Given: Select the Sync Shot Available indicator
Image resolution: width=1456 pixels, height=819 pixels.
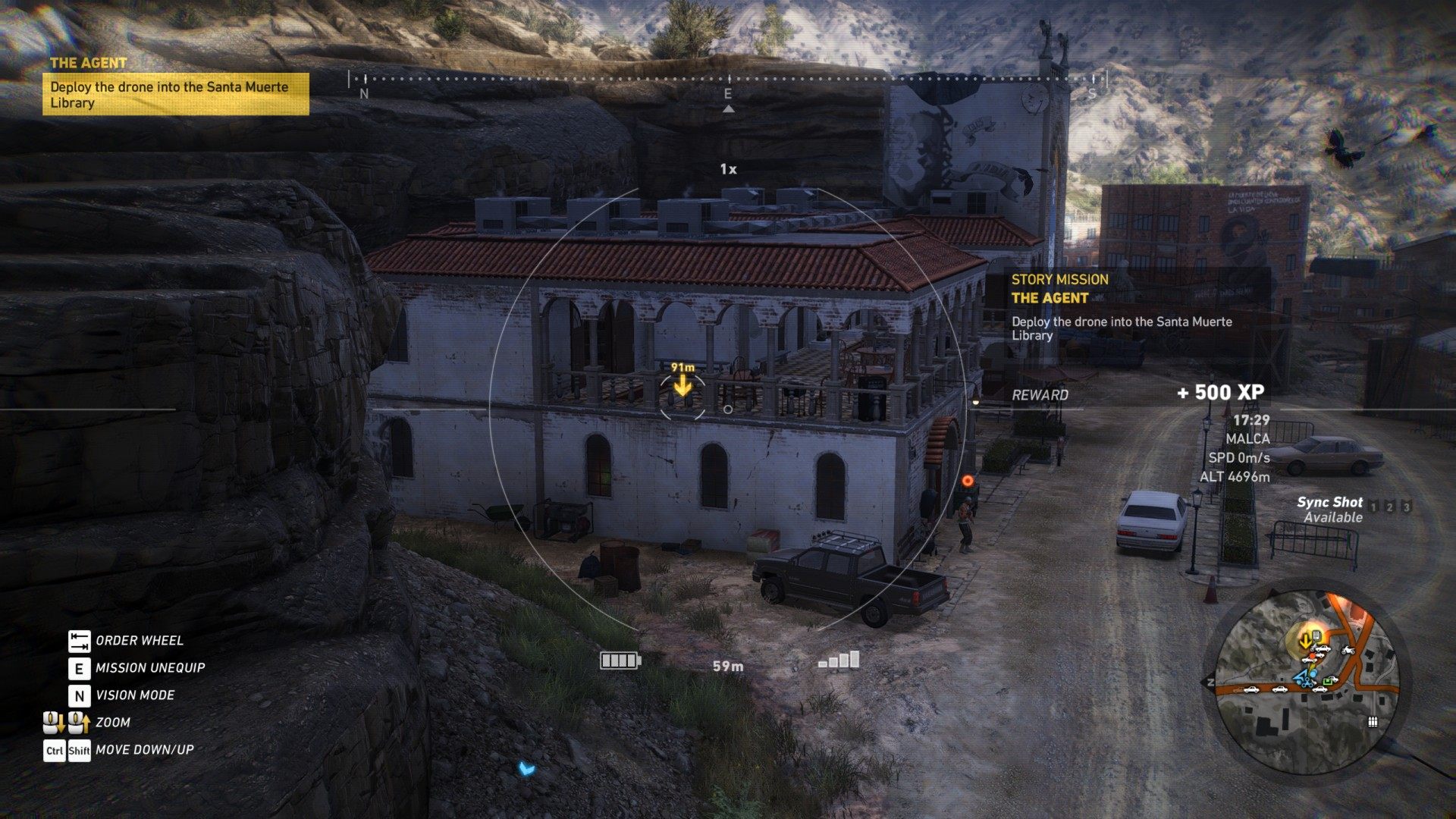Looking at the screenshot, I should 1332,510.
